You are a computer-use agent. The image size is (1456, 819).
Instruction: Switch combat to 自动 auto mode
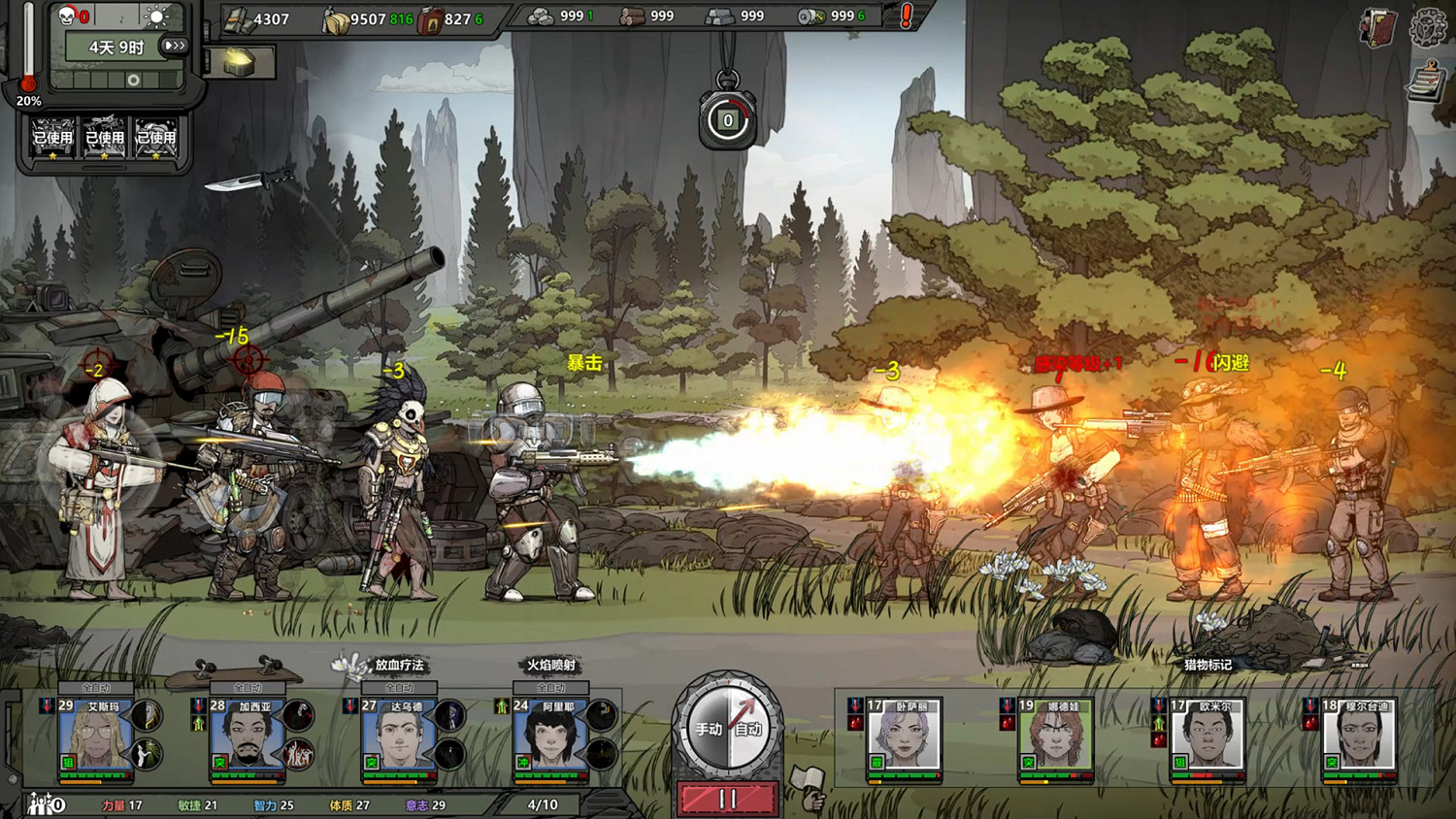pos(748,729)
